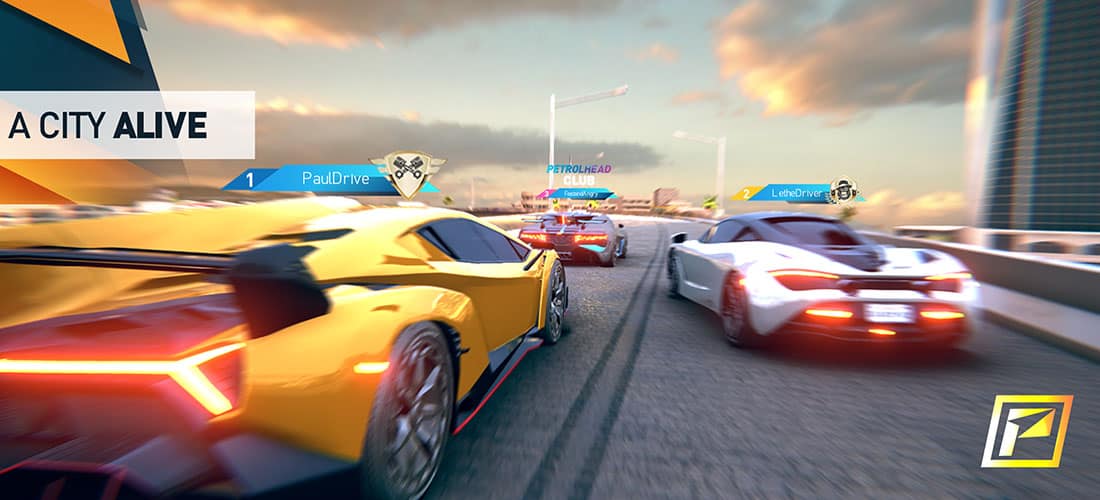
Task: Select the LetheDriver player name tag
Action: point(790,192)
